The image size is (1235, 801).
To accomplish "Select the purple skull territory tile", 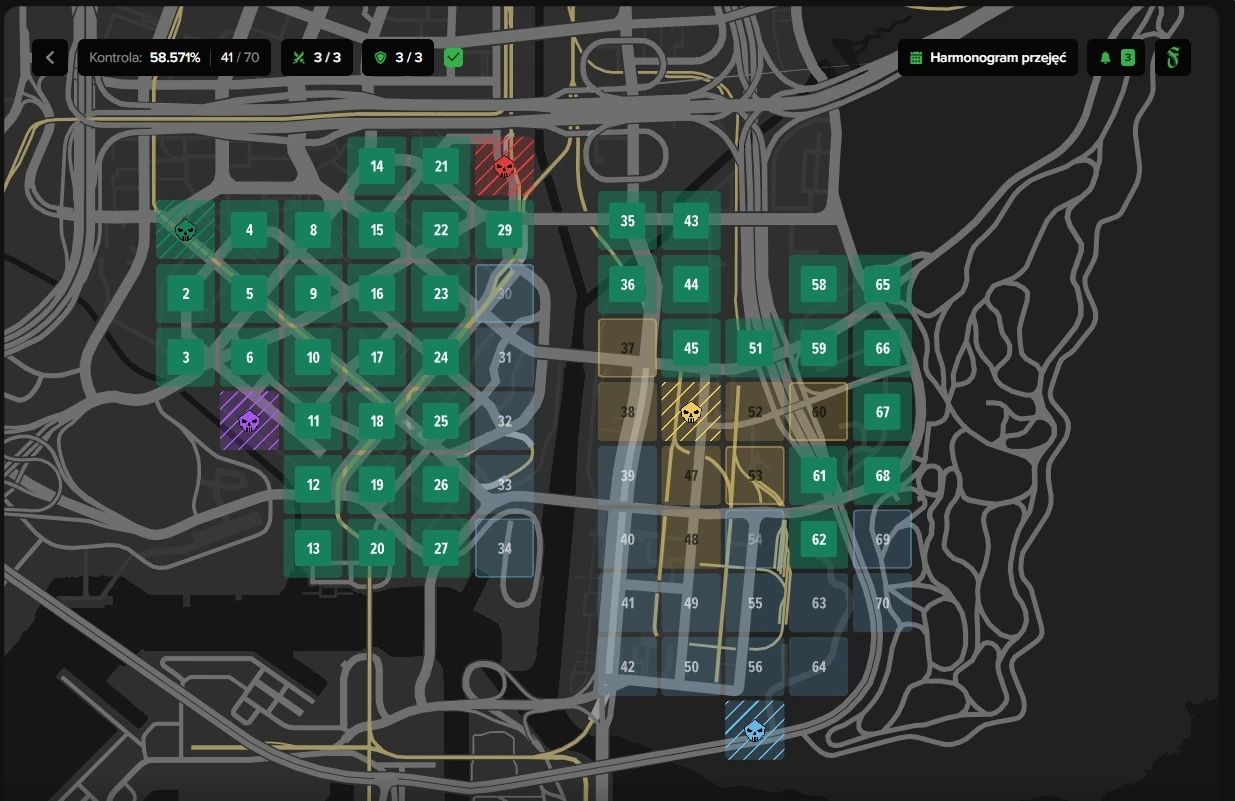I will pos(249,421).
